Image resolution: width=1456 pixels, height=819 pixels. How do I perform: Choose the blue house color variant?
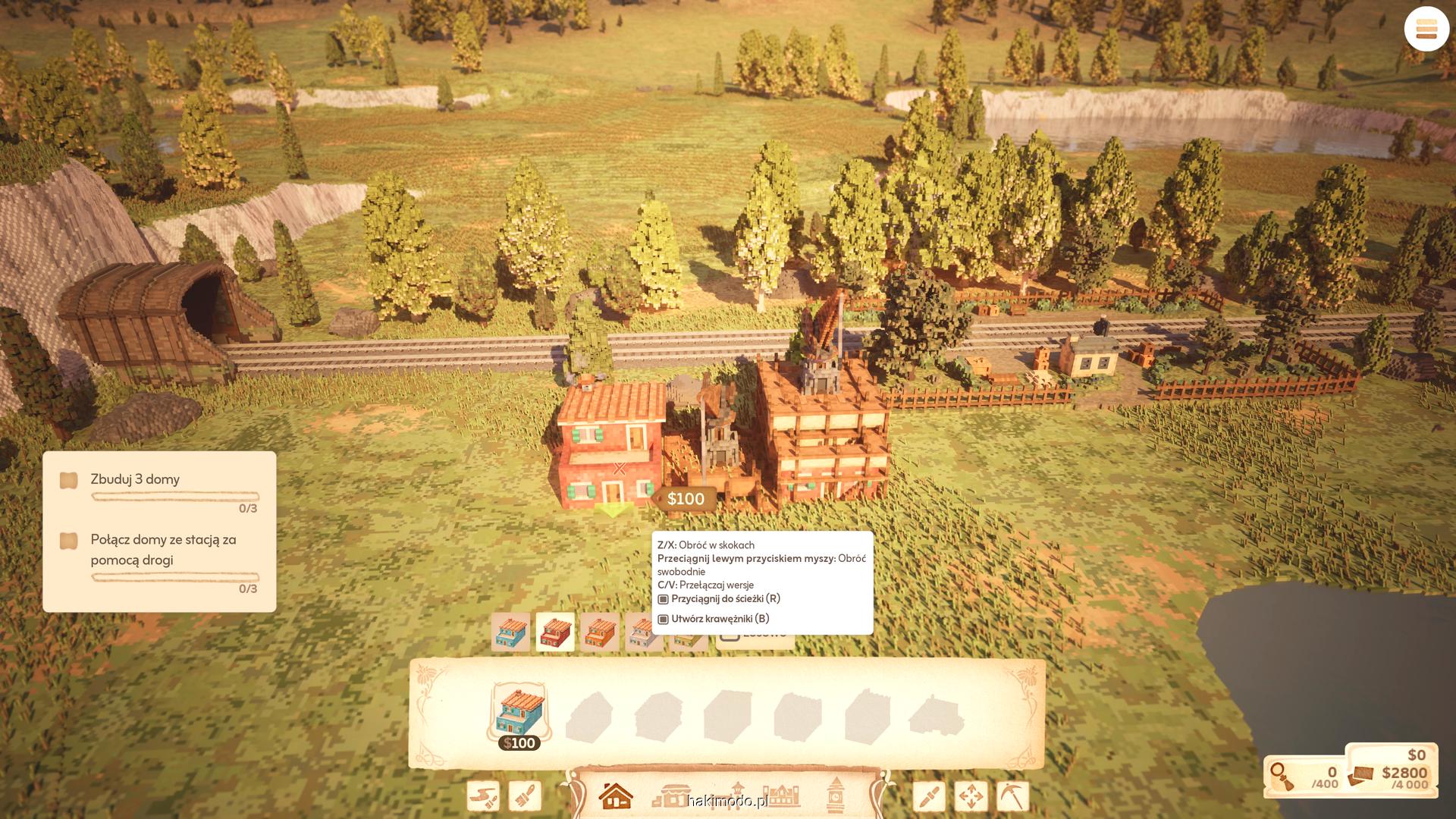(x=510, y=632)
